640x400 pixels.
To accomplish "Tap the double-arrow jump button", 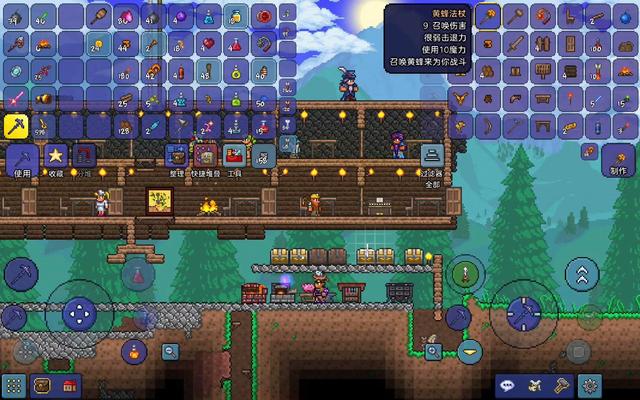I will coord(582,273).
